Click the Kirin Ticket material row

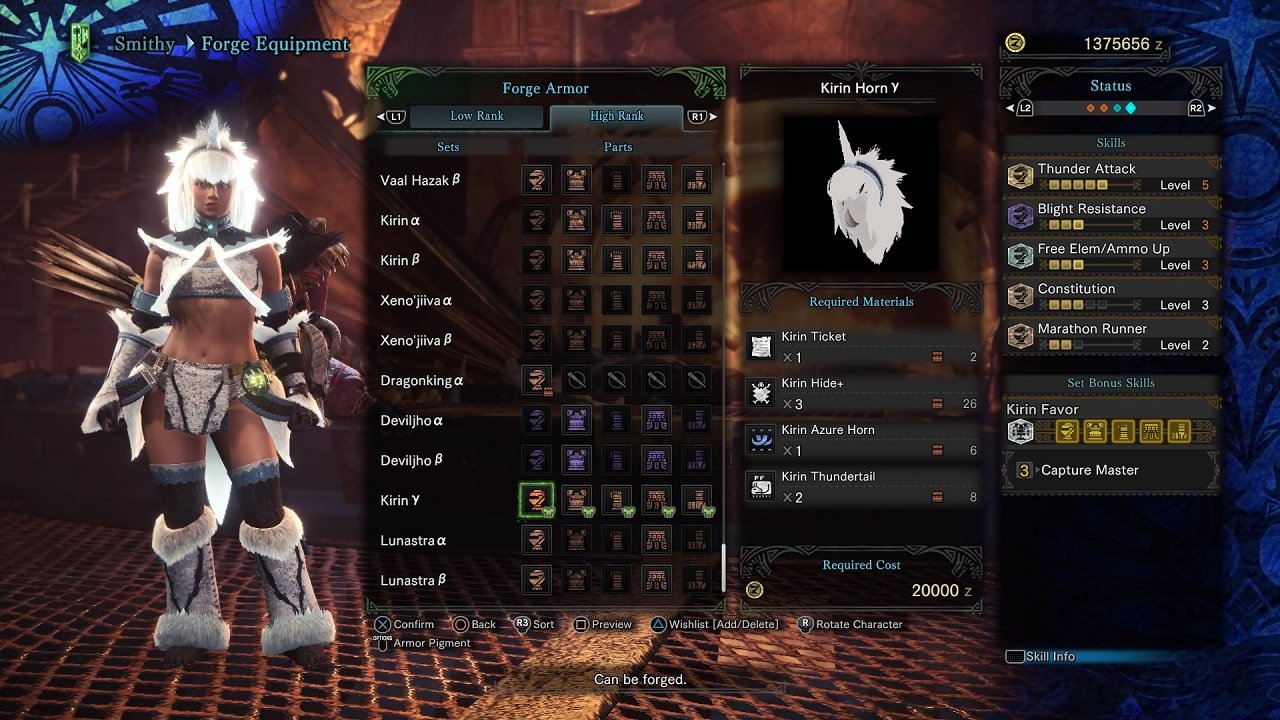[861, 347]
